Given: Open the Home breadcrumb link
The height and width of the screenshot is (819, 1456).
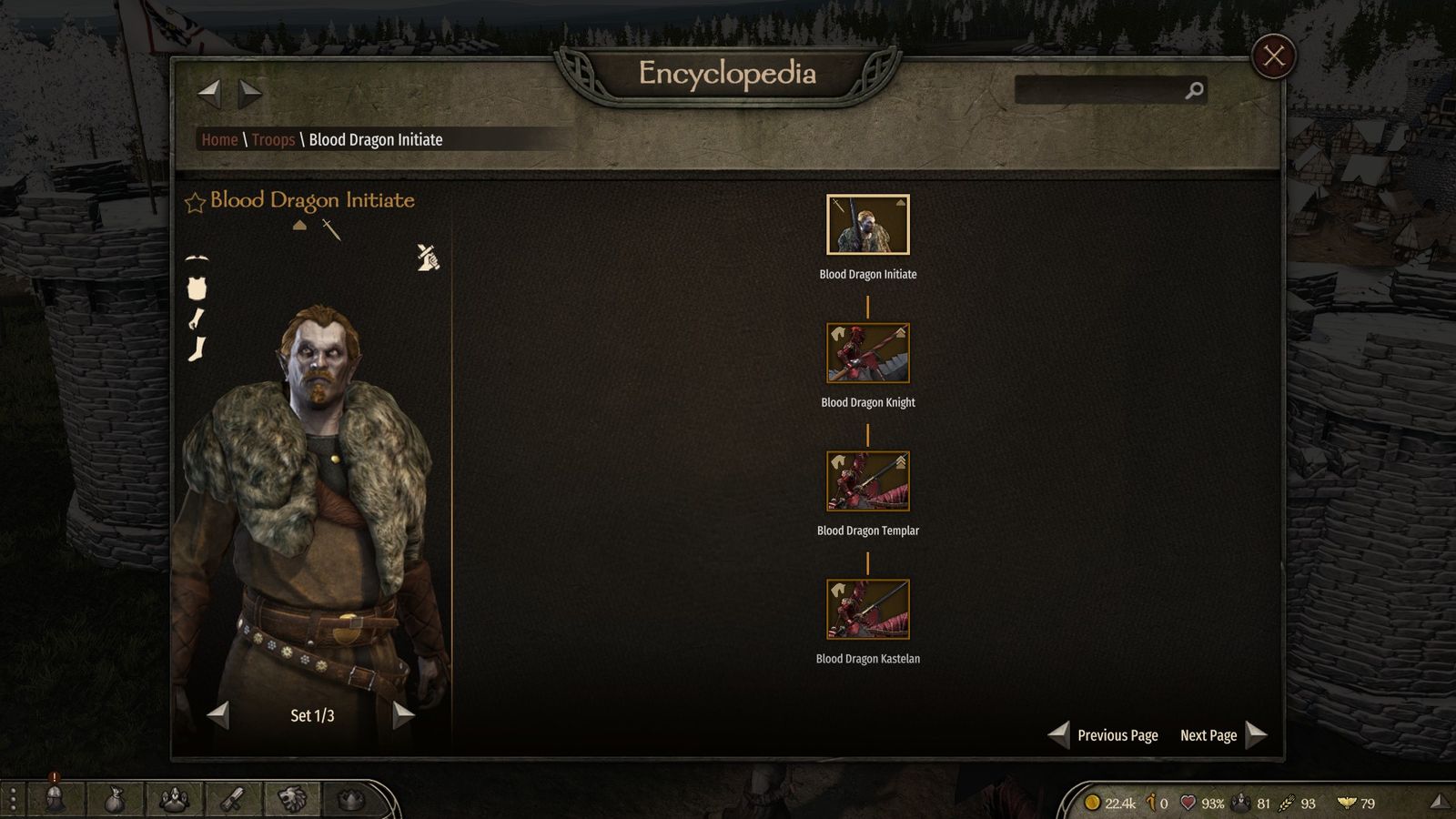Looking at the screenshot, I should pyautogui.click(x=219, y=139).
